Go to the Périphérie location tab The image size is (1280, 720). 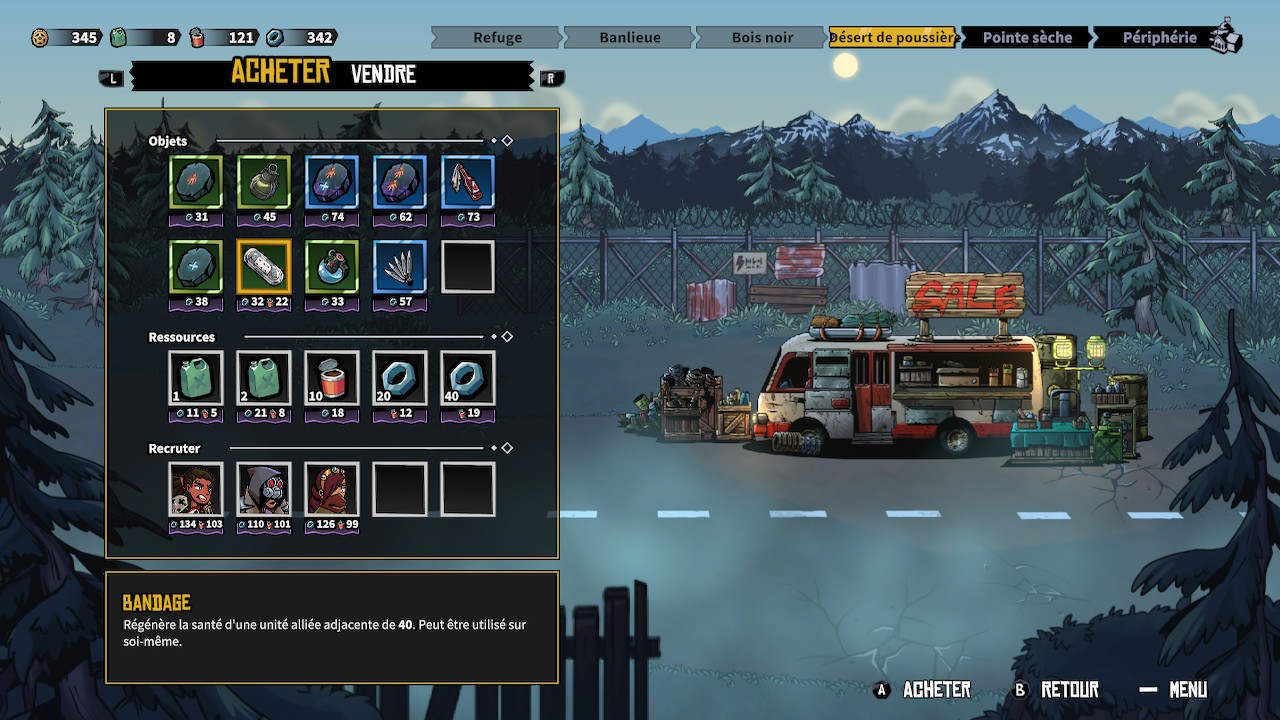click(1159, 38)
